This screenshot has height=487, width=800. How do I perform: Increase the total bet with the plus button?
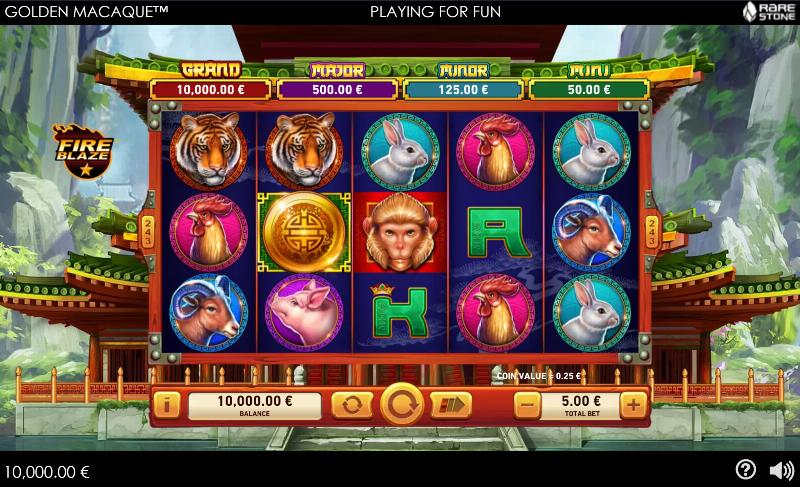coord(632,405)
